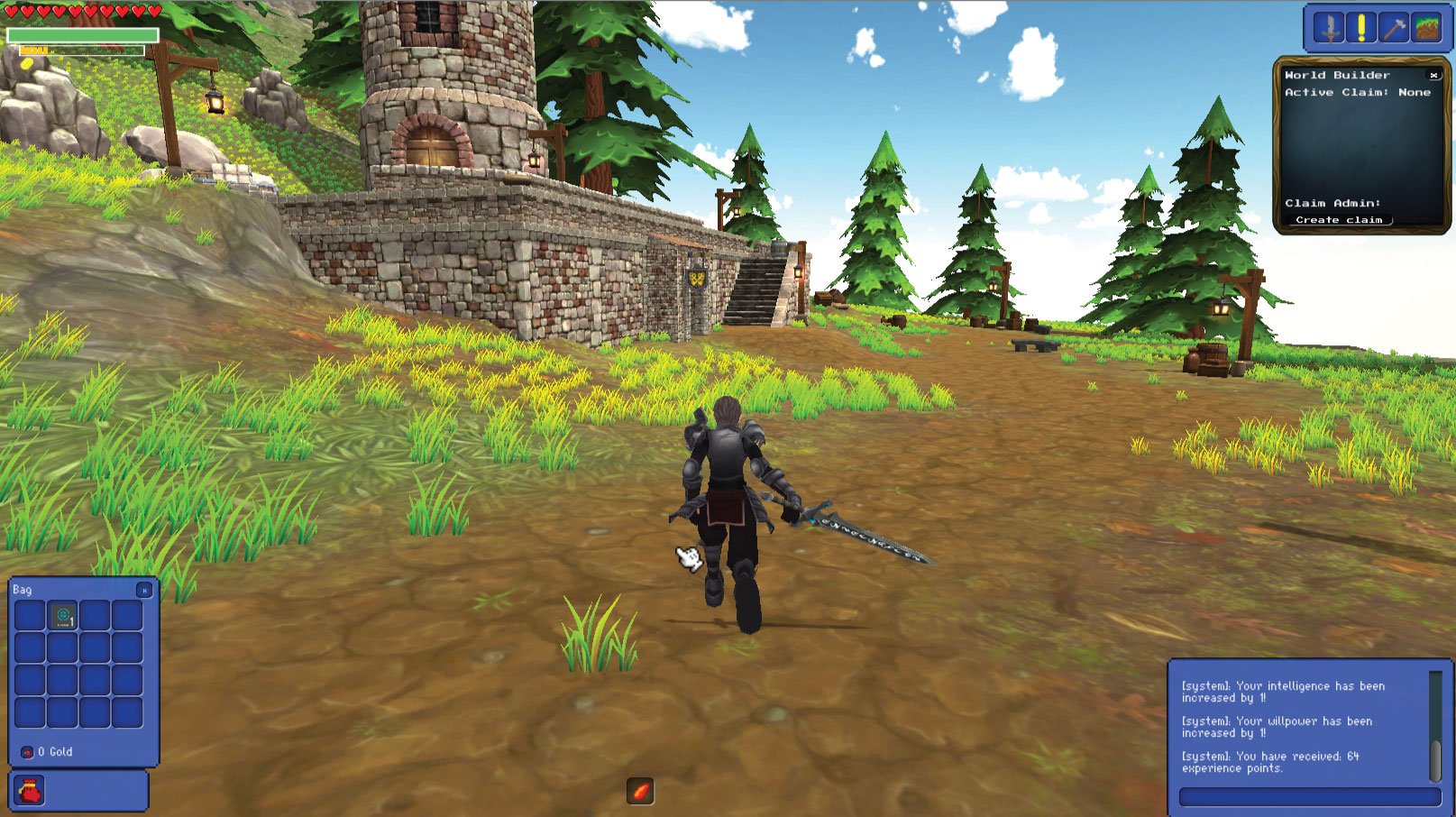Click the yellow experience progress bar
The width and height of the screenshot is (1456, 817).
[x=36, y=51]
